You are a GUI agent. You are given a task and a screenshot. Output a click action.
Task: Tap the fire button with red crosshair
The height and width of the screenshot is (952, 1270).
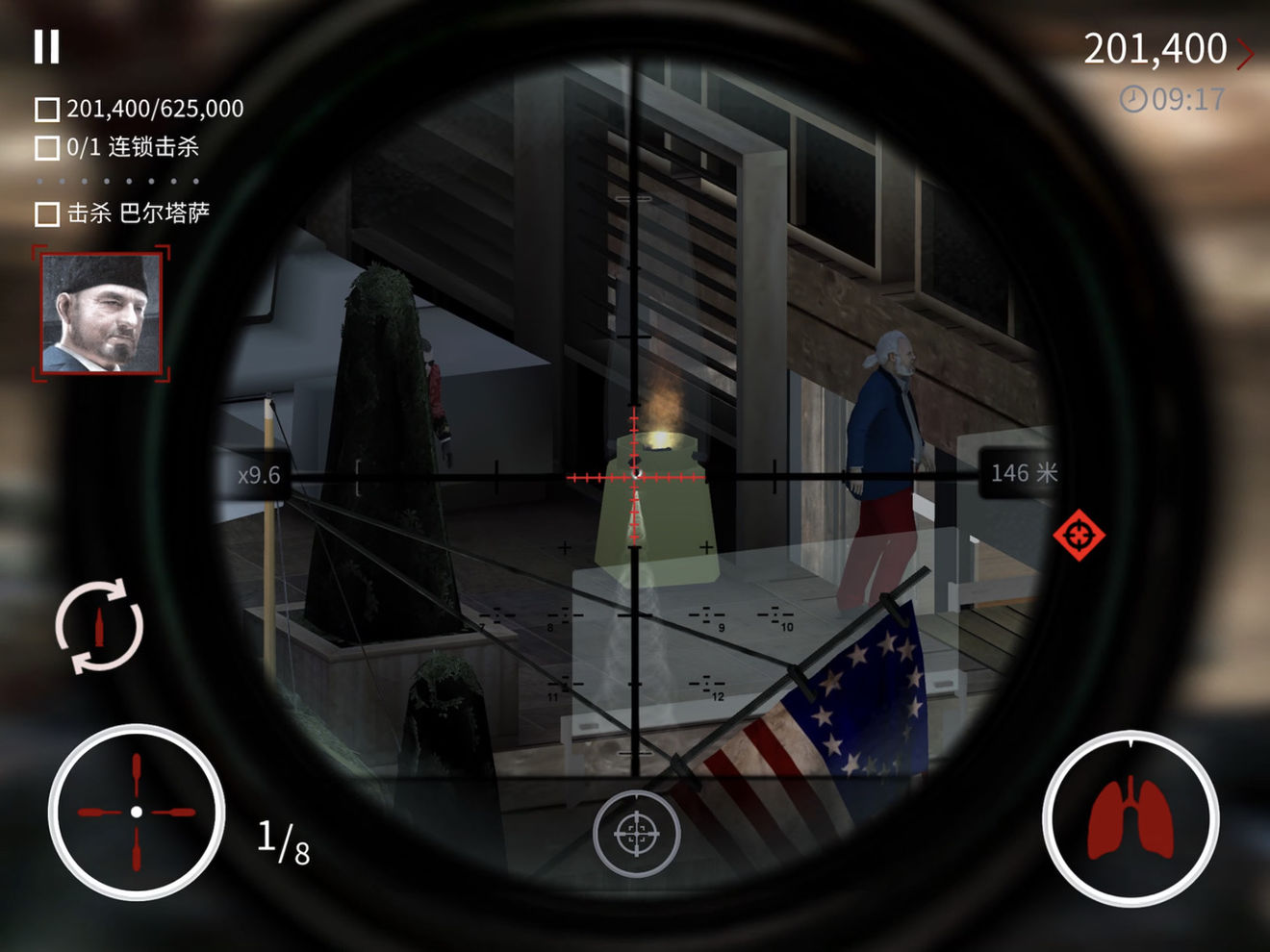136,813
